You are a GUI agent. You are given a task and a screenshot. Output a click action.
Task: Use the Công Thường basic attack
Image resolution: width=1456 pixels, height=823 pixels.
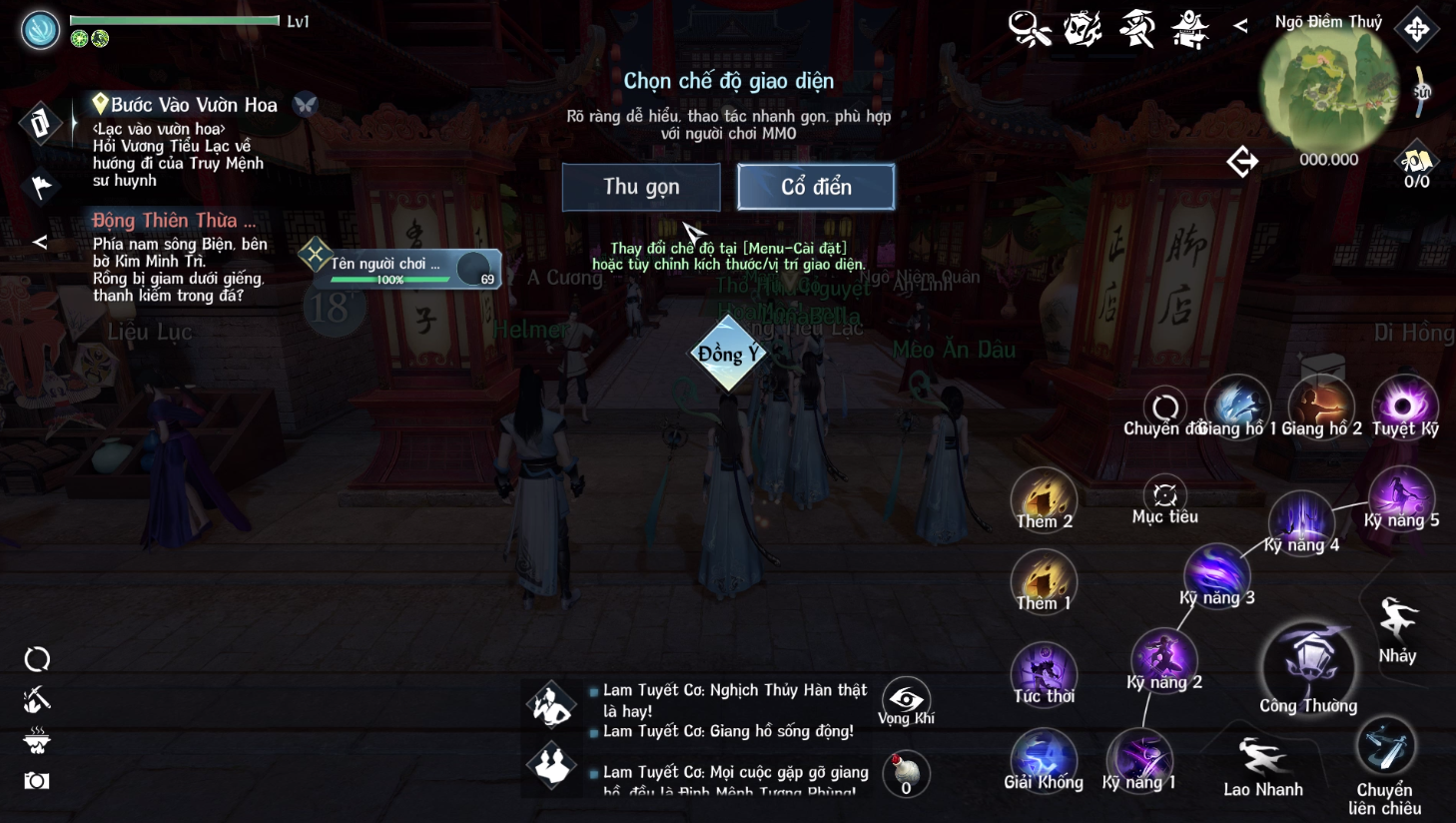tap(1309, 666)
